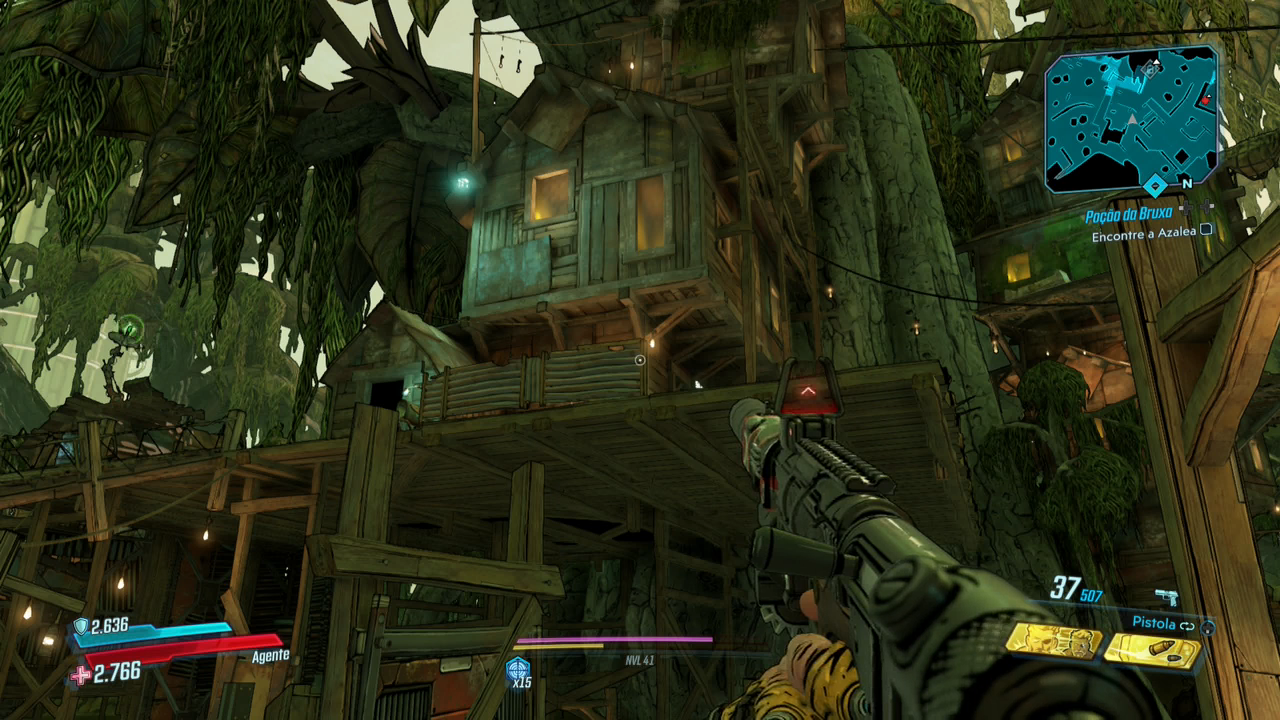The image size is (1280, 720).
Task: Click the blue grenade count icon
Action: click(x=518, y=670)
